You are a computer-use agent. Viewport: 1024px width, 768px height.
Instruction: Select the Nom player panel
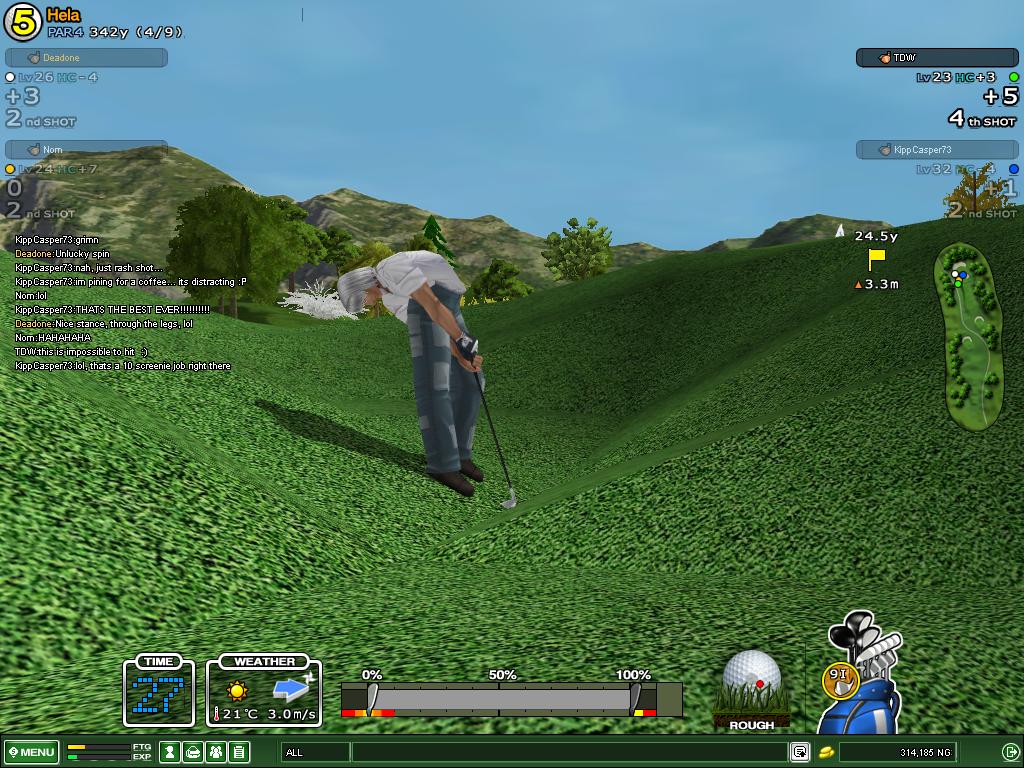[x=86, y=150]
